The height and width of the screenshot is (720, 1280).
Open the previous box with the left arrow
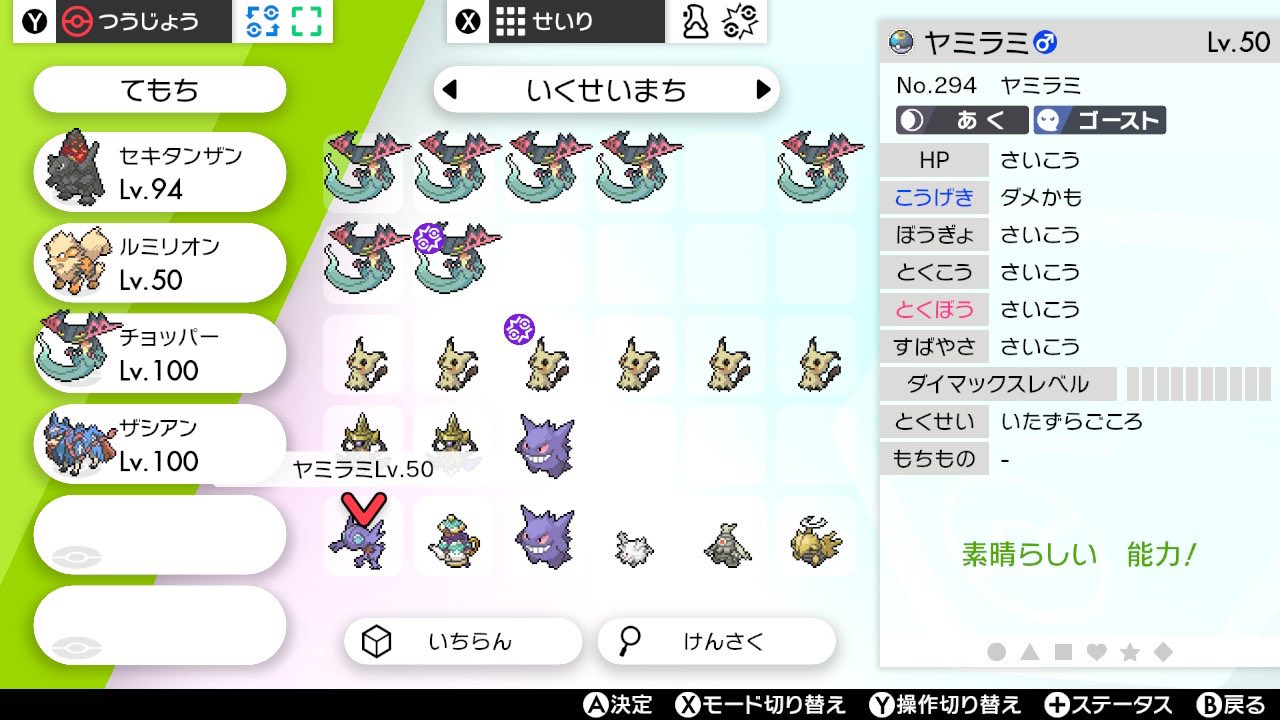(x=448, y=89)
